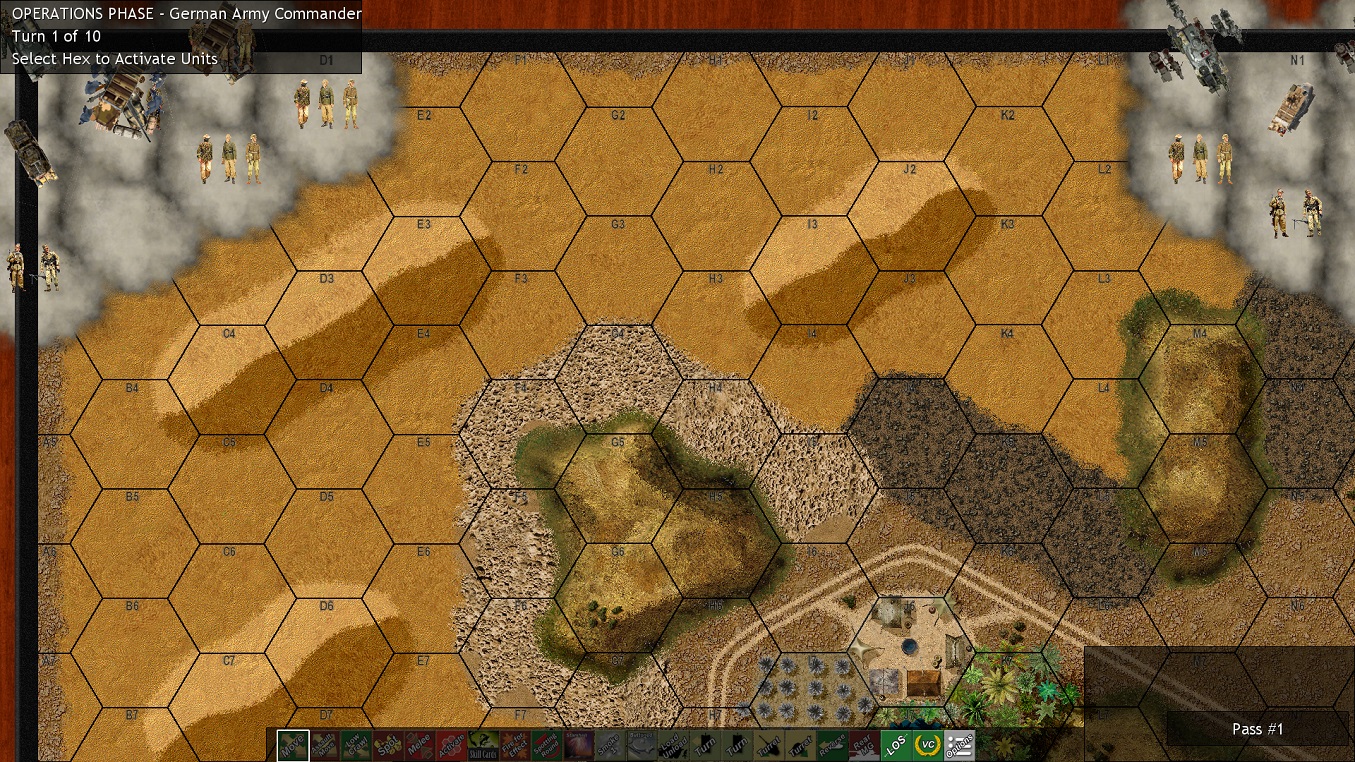The image size is (1355, 762).
Task: Select the Move order icon
Action: tap(292, 746)
